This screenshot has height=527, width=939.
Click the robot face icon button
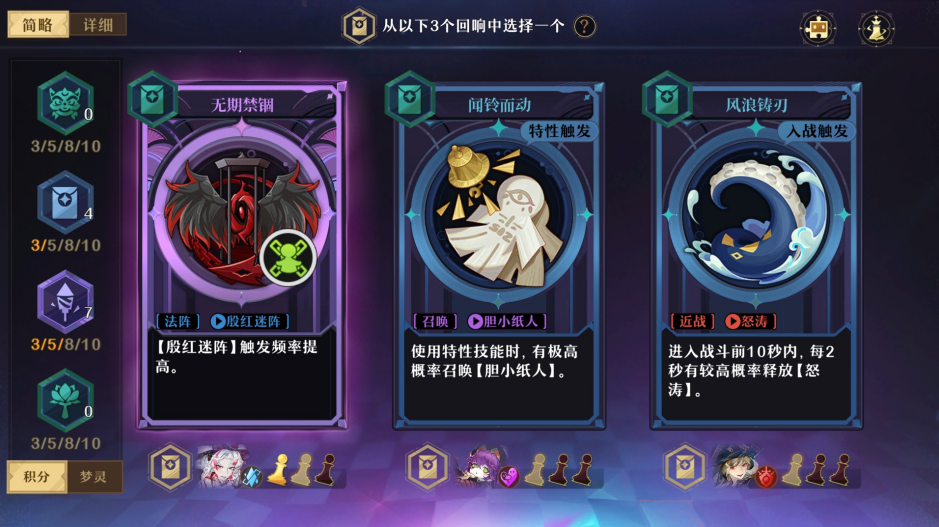[818, 27]
